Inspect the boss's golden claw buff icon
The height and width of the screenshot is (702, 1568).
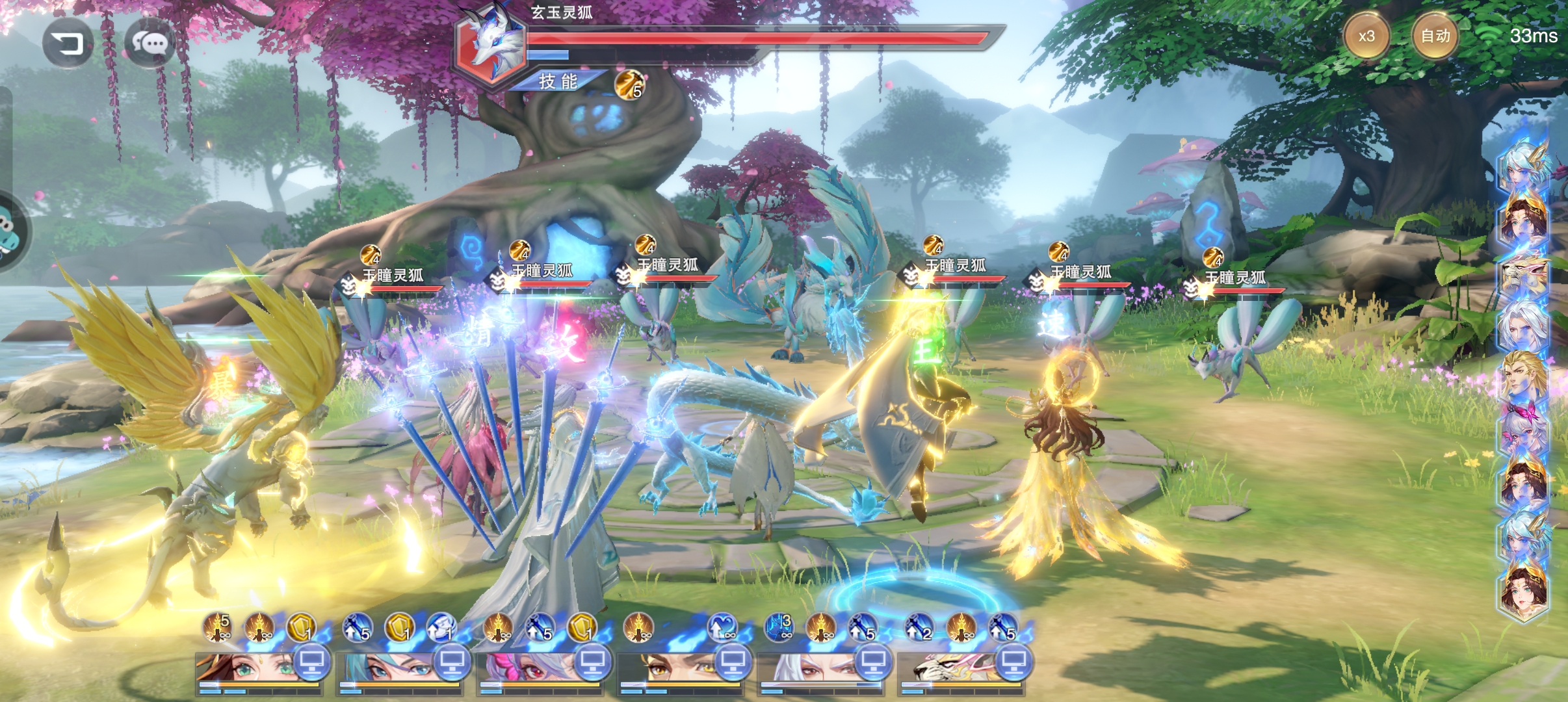click(629, 85)
